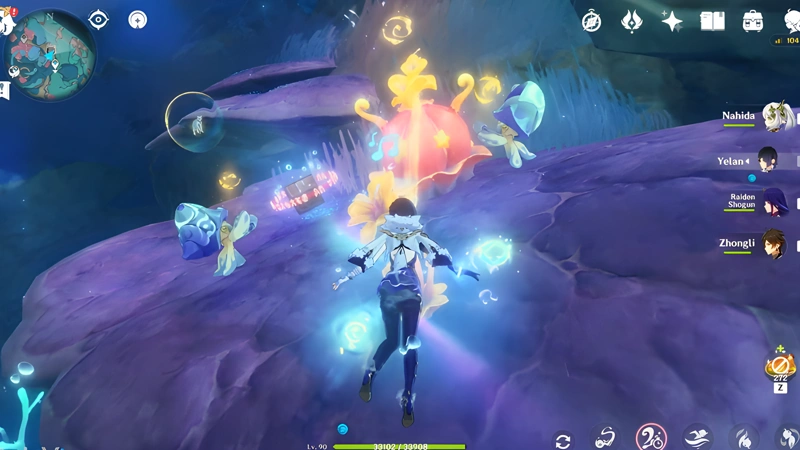Click the circular arrows swap button
Image resolution: width=800 pixels, height=450 pixels.
tap(563, 440)
